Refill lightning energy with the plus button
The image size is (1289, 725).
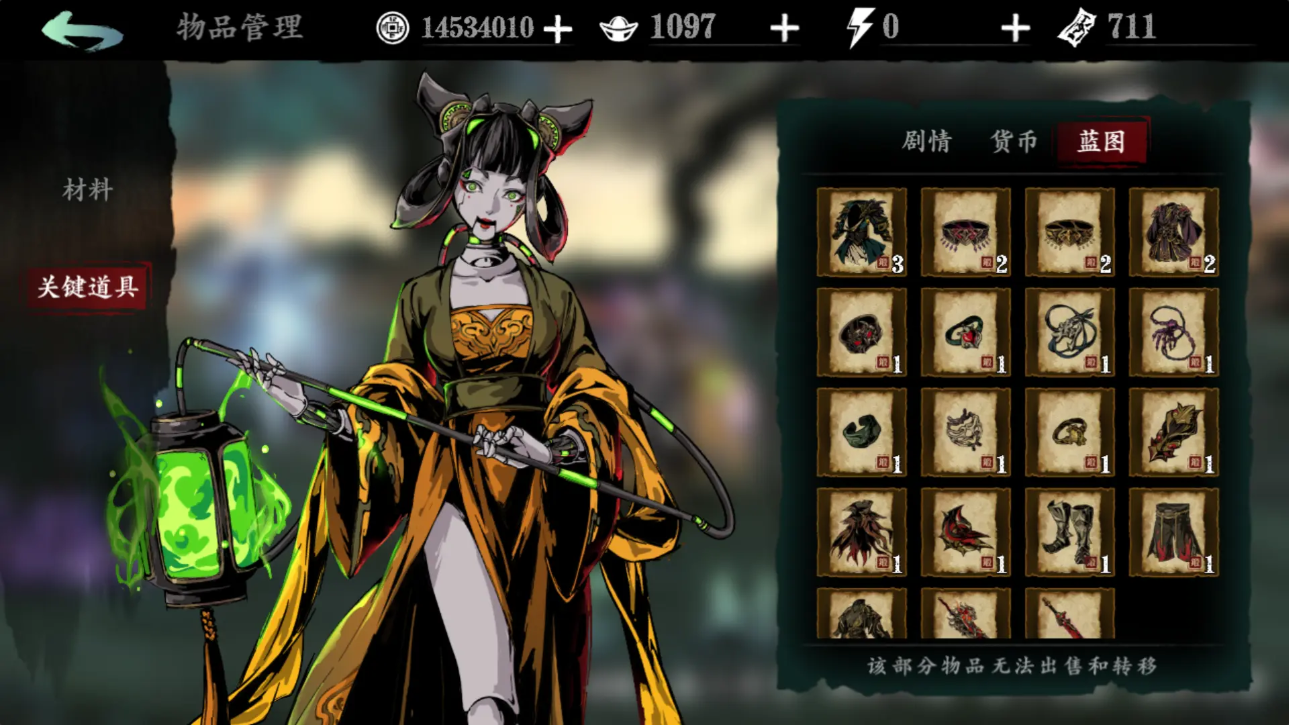pyautogui.click(x=1015, y=29)
